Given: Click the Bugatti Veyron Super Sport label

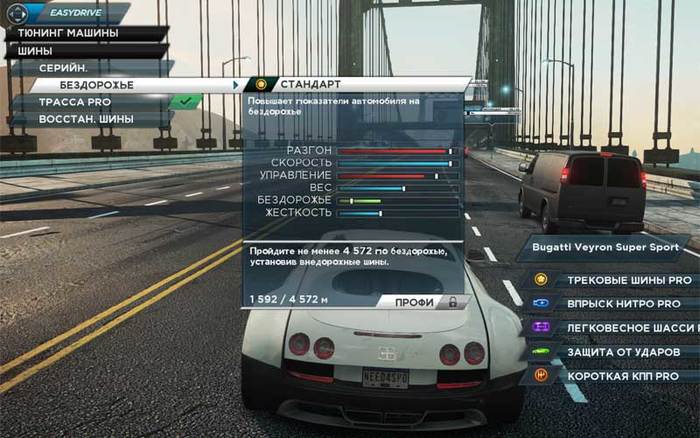Looking at the screenshot, I should coord(602,247).
